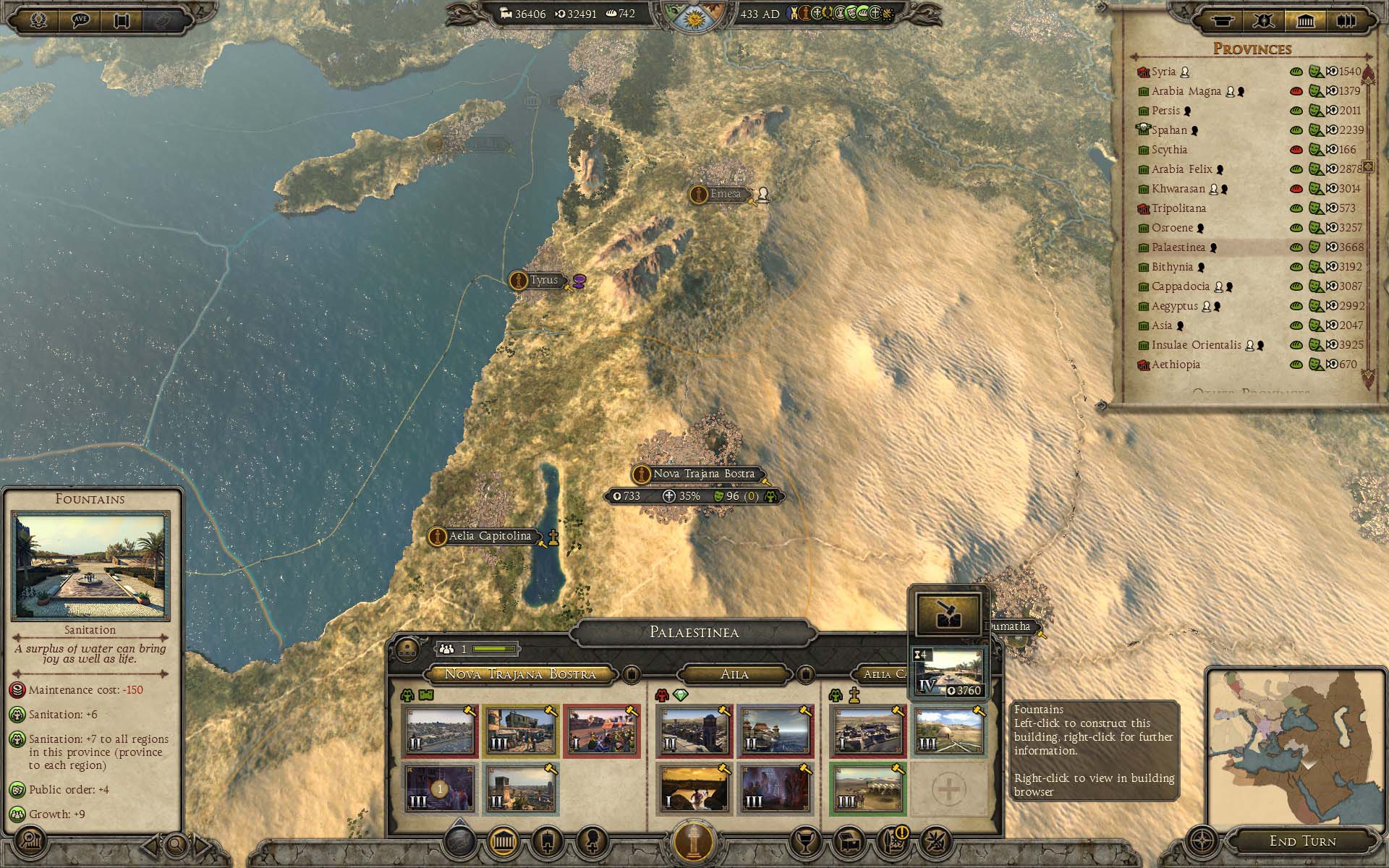Select the Nova Trajana Bostra settlement header
Viewport: 1389px width, 868px height.
tap(519, 674)
